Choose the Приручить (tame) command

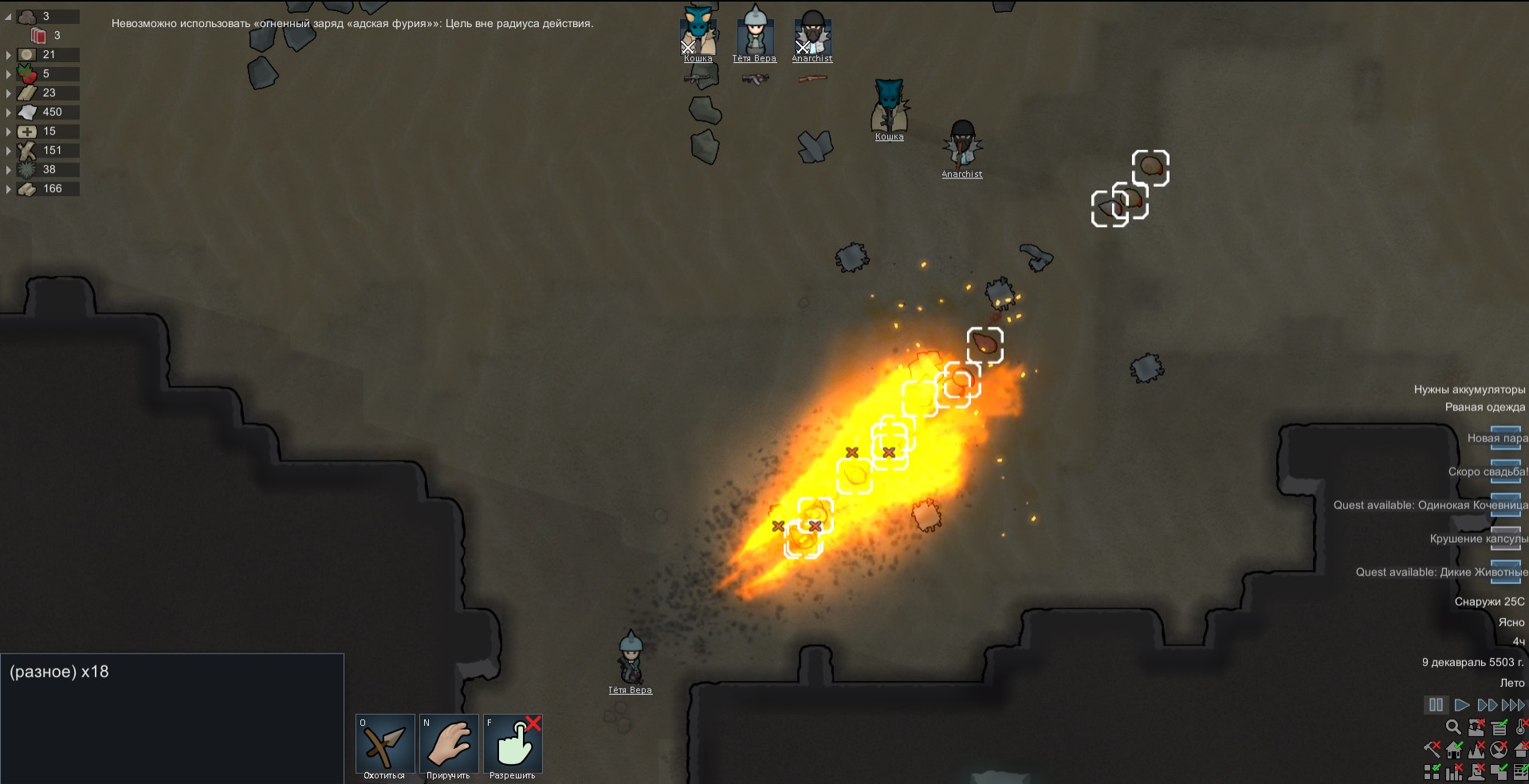448,744
